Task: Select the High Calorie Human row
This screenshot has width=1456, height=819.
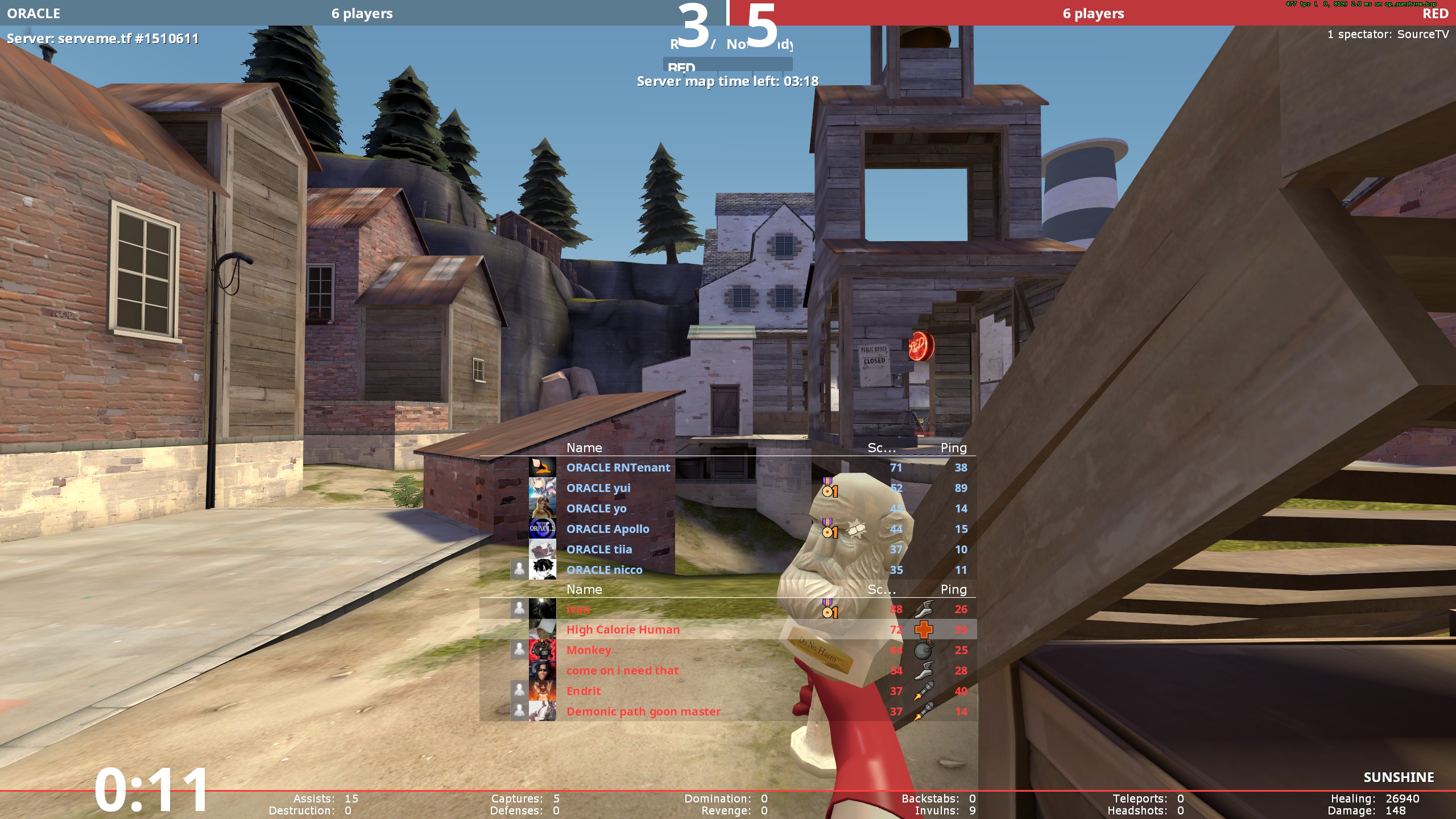Action: pos(623,630)
